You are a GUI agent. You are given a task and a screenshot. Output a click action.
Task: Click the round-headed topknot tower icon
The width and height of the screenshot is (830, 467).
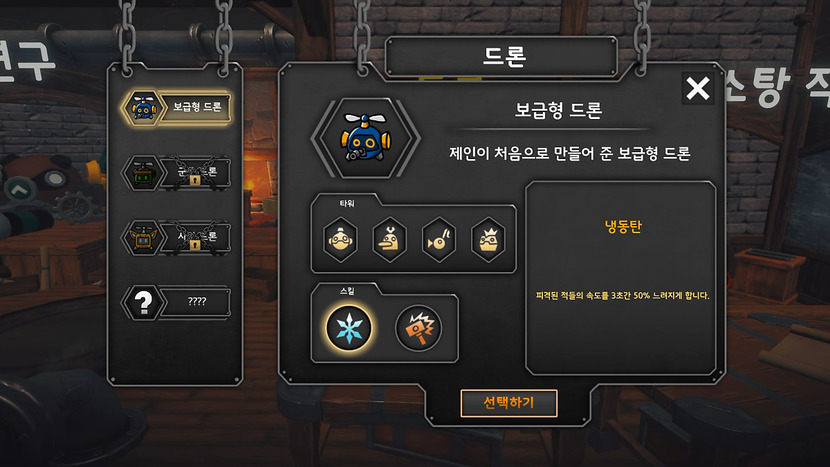(x=340, y=238)
